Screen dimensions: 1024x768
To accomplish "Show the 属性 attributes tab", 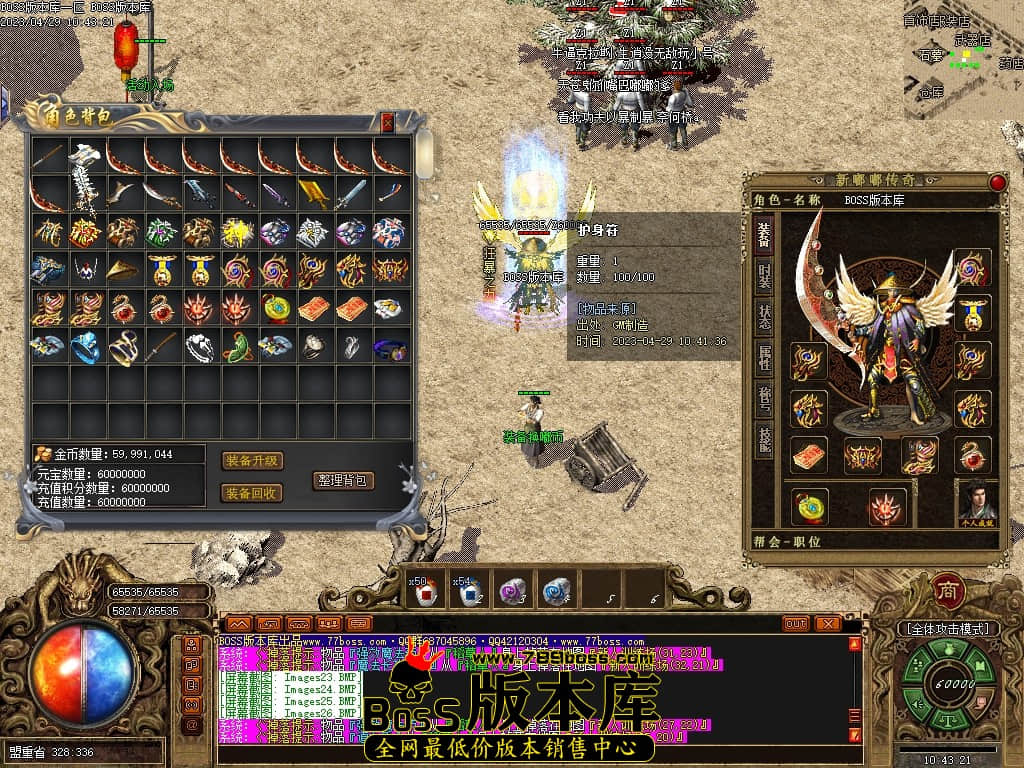I will [764, 357].
